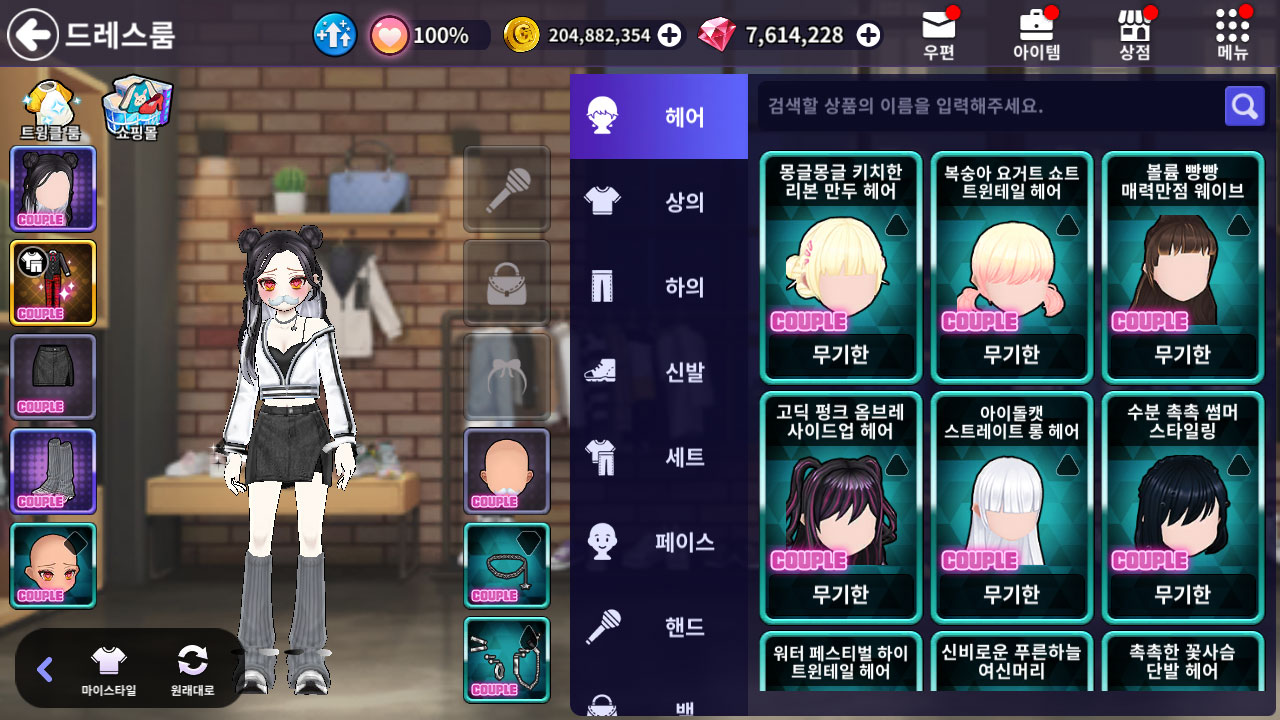The height and width of the screenshot is (720, 1280).
Task: Select the 신발 shoes category
Action: pos(659,372)
